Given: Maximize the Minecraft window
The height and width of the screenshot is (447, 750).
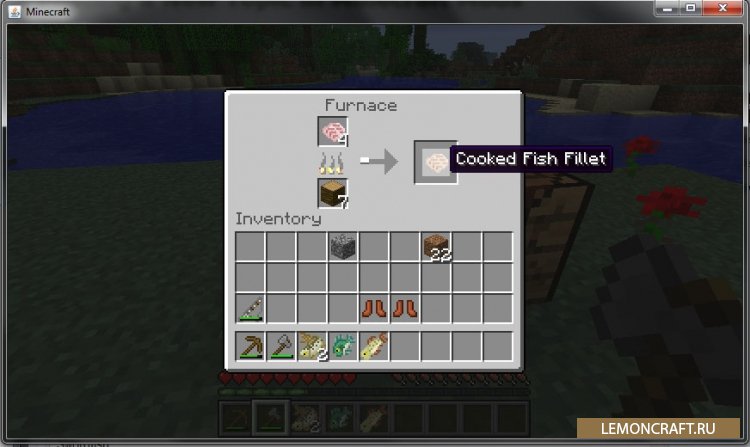Looking at the screenshot, I should (691, 9).
